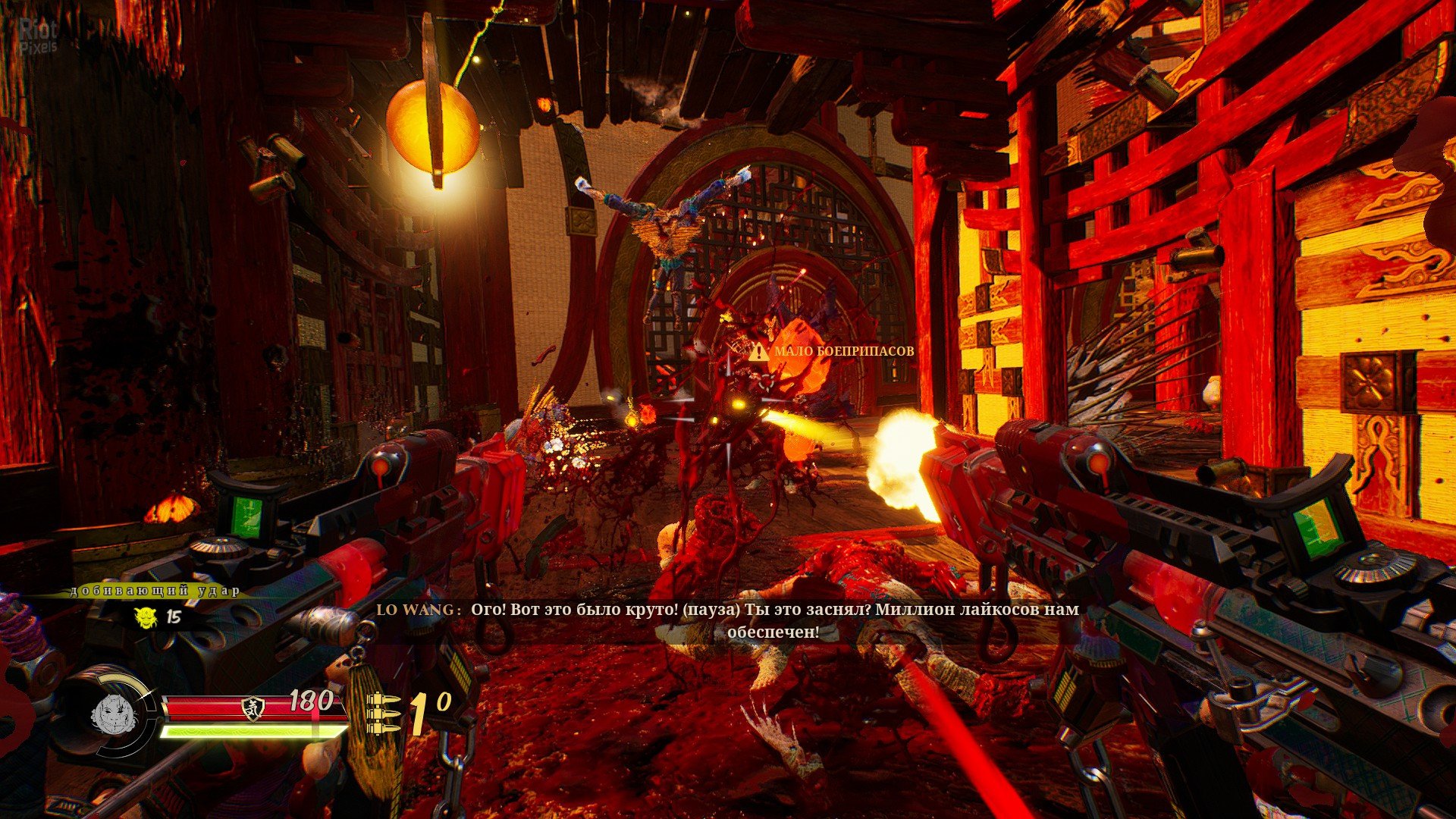Open the Riot Pixels watermark logo
1456x819 pixels.
pos(38,36)
